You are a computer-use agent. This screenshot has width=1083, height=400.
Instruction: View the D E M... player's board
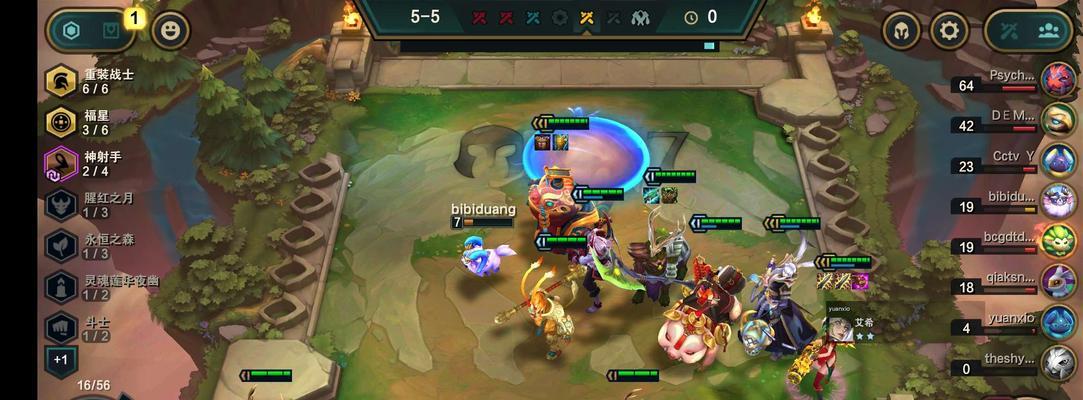coord(1058,121)
